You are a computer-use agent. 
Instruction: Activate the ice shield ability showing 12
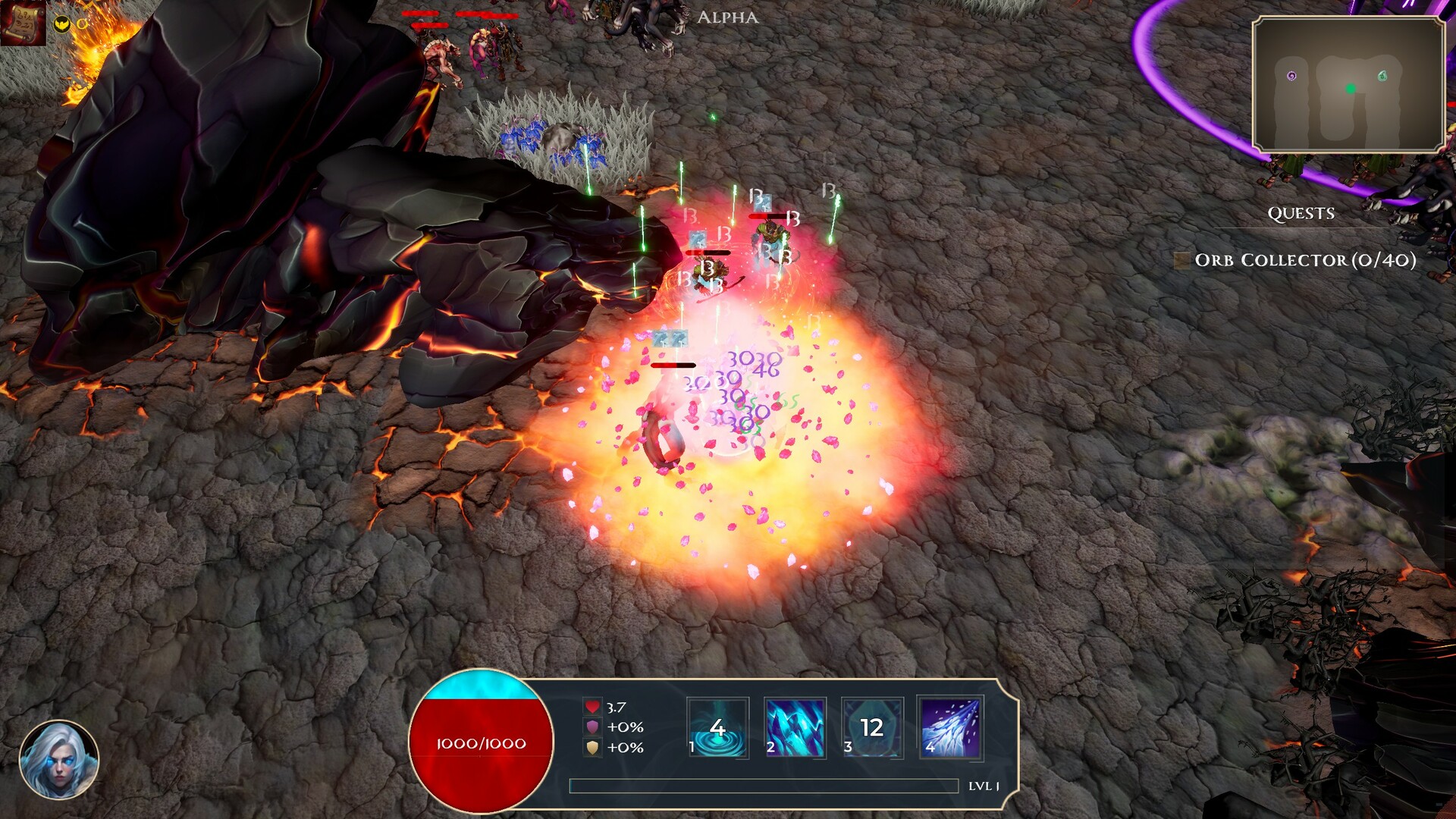(871, 728)
